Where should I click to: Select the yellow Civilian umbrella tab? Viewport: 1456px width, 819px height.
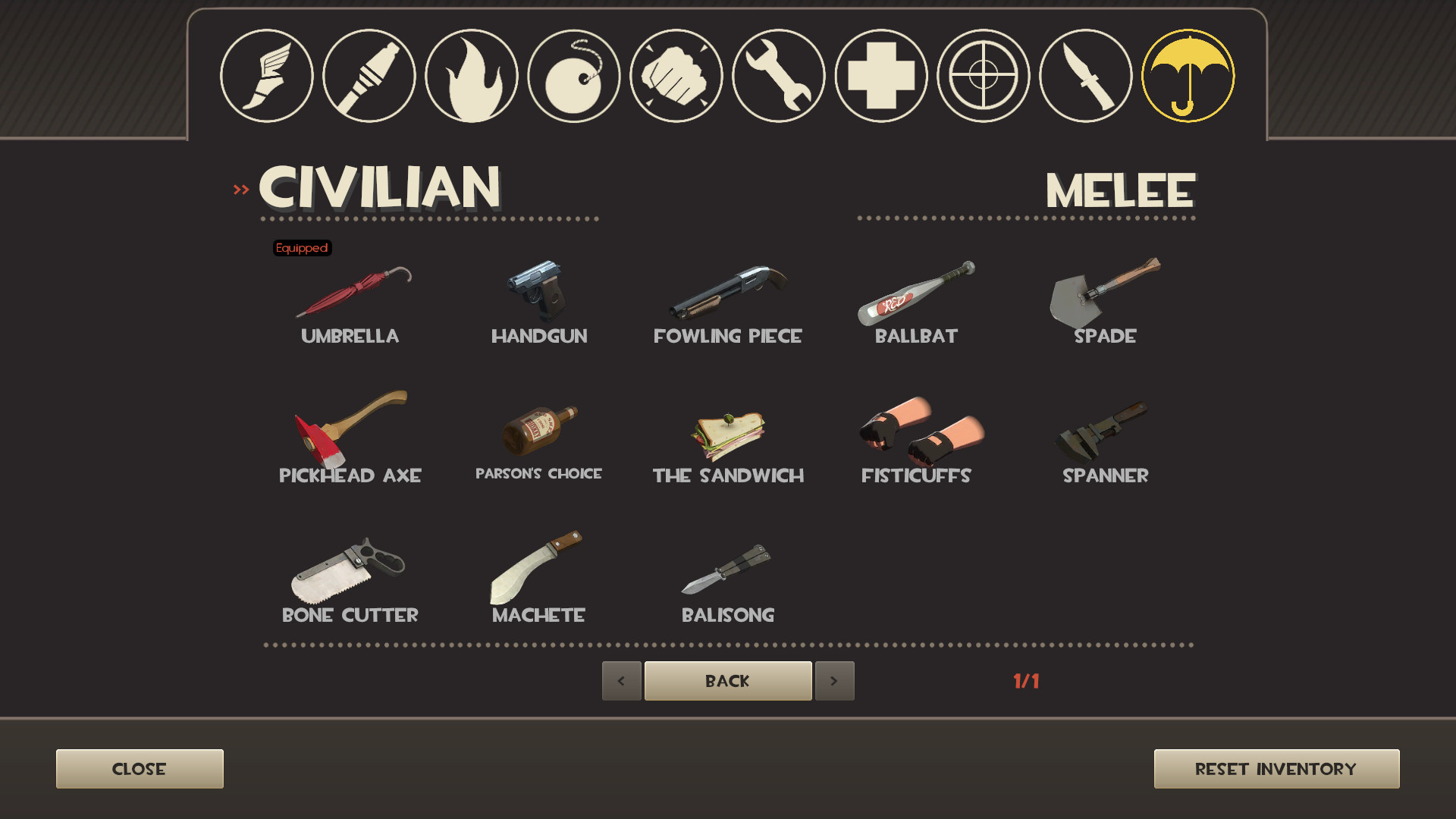1188,75
